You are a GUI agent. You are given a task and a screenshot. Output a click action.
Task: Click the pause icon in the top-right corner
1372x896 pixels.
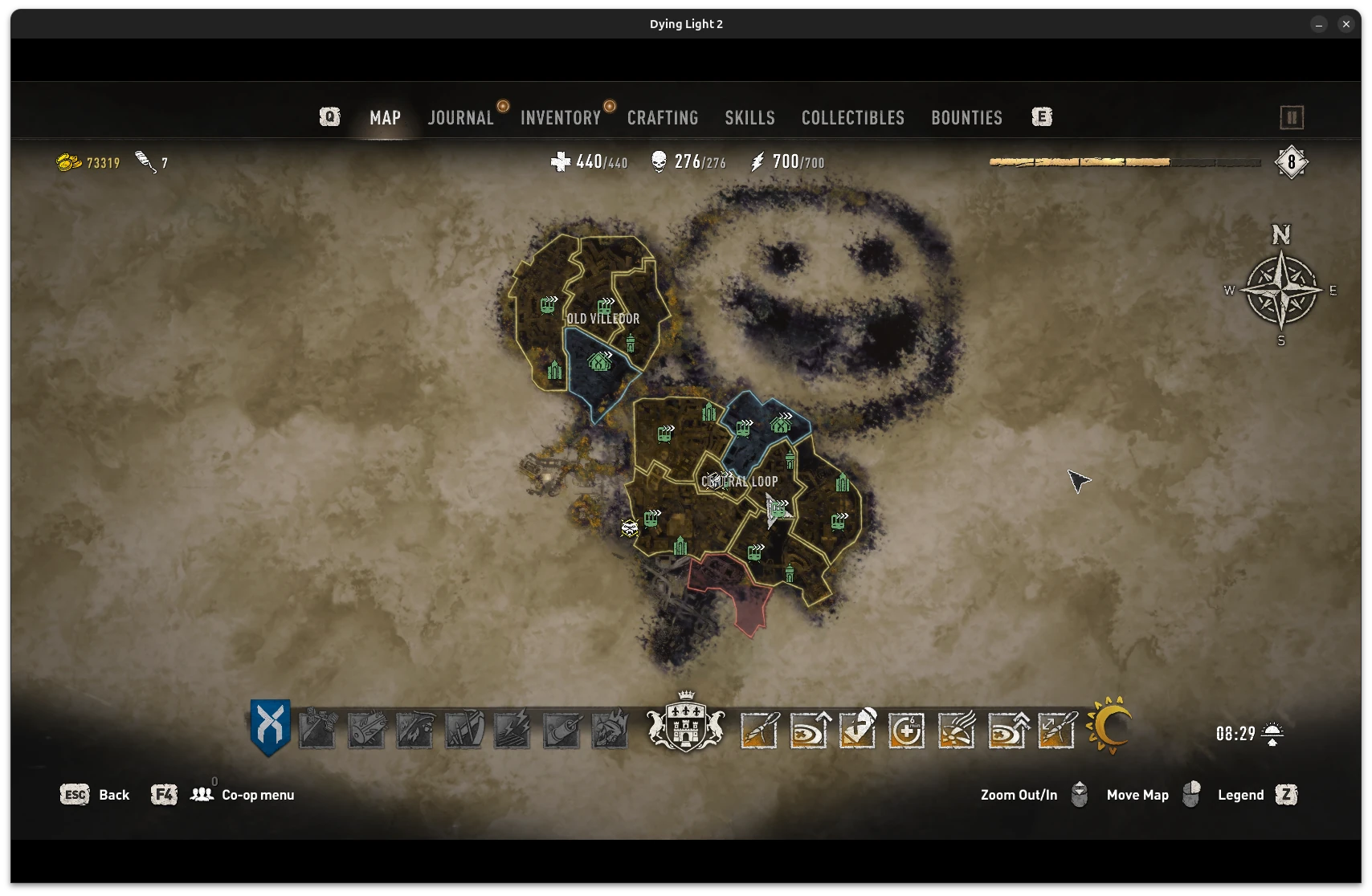[x=1291, y=118]
